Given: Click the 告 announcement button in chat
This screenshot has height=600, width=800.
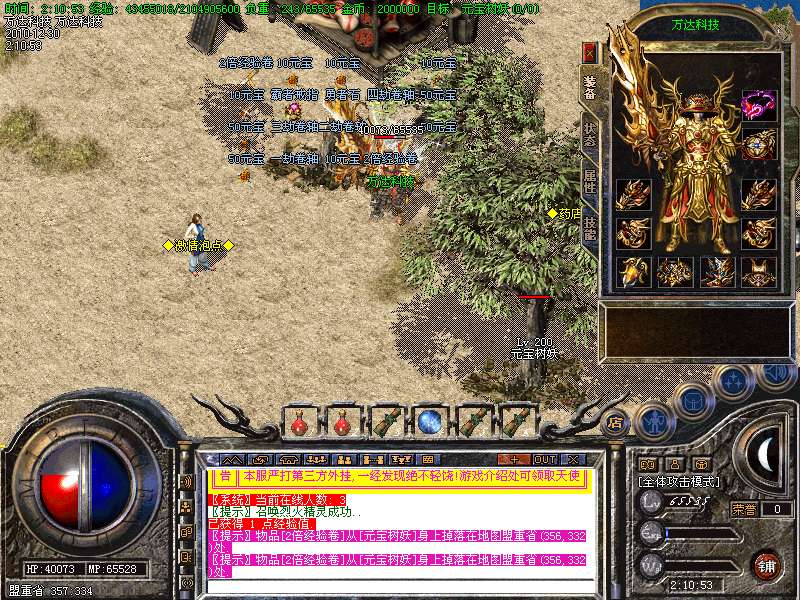Looking at the screenshot, I should pyautogui.click(x=226, y=477).
